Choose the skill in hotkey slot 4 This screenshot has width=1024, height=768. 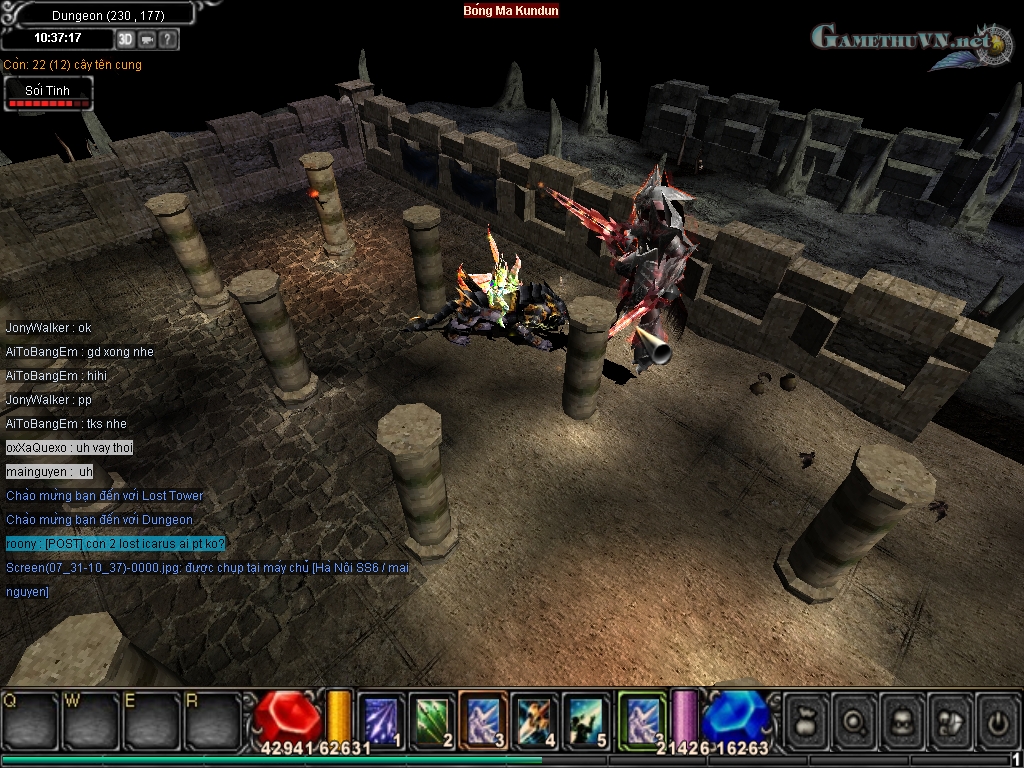pos(535,718)
